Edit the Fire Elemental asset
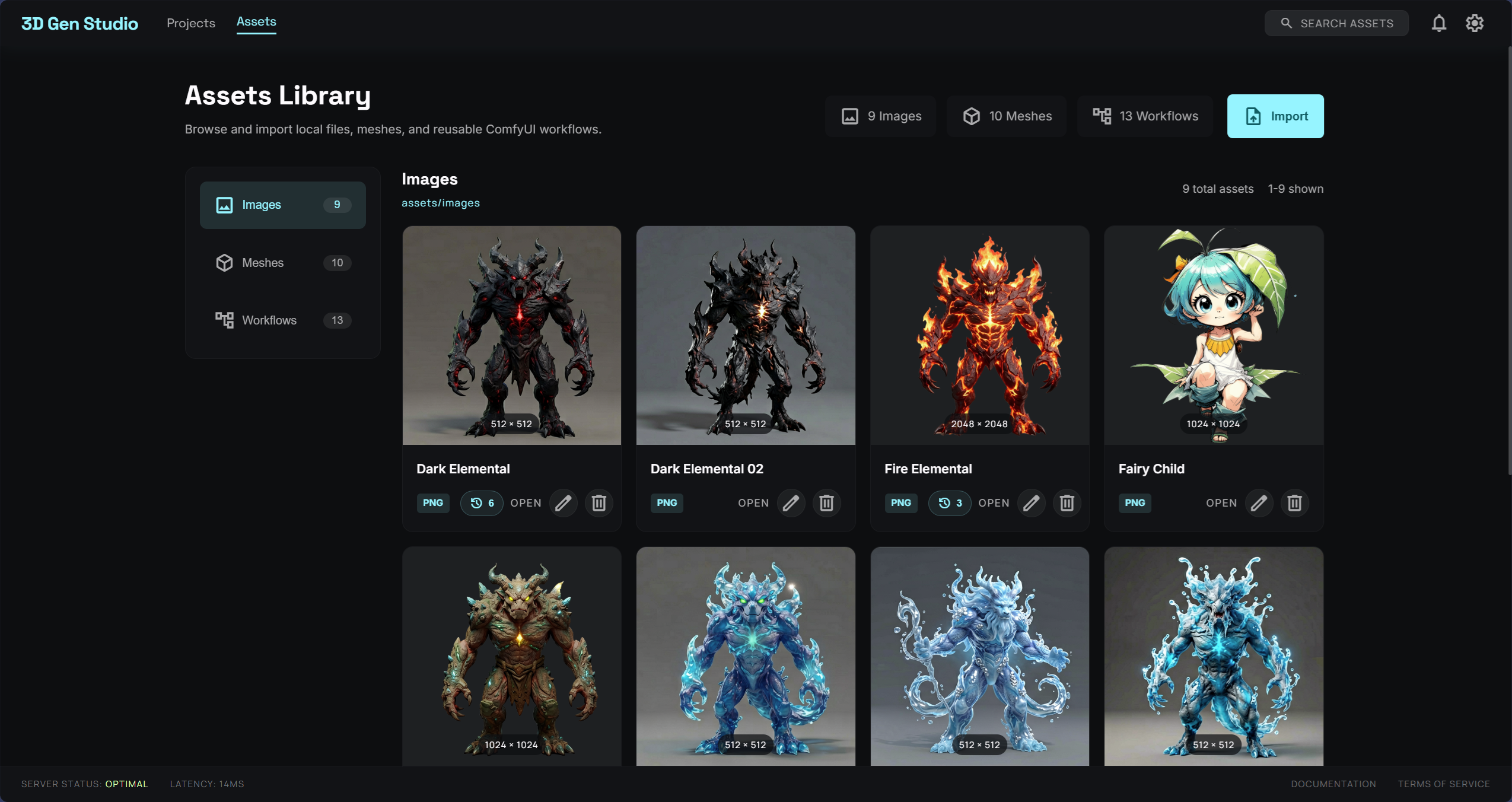The image size is (1512, 802). (x=1030, y=503)
